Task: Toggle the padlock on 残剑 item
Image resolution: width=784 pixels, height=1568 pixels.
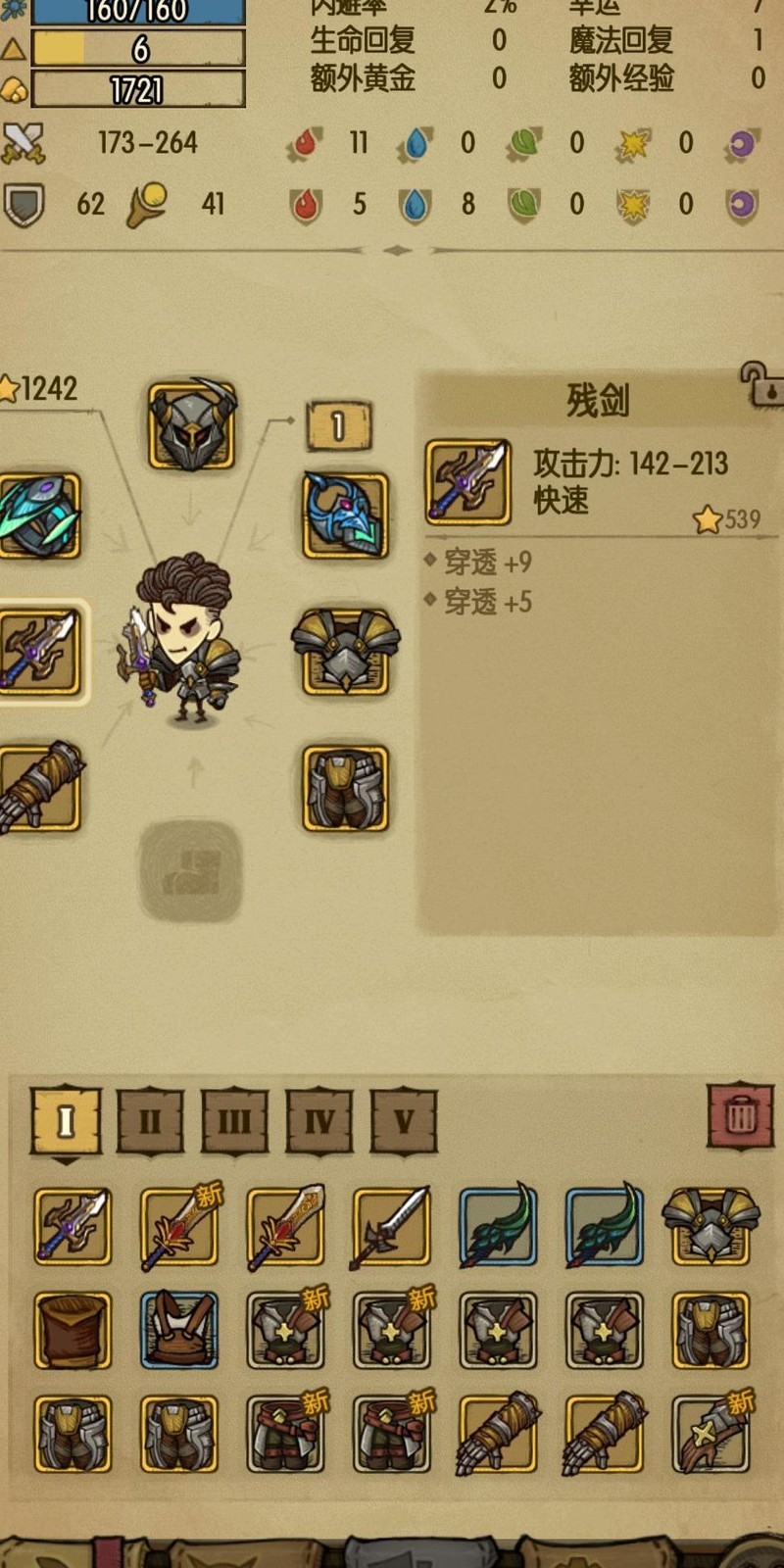Action: click(x=761, y=384)
